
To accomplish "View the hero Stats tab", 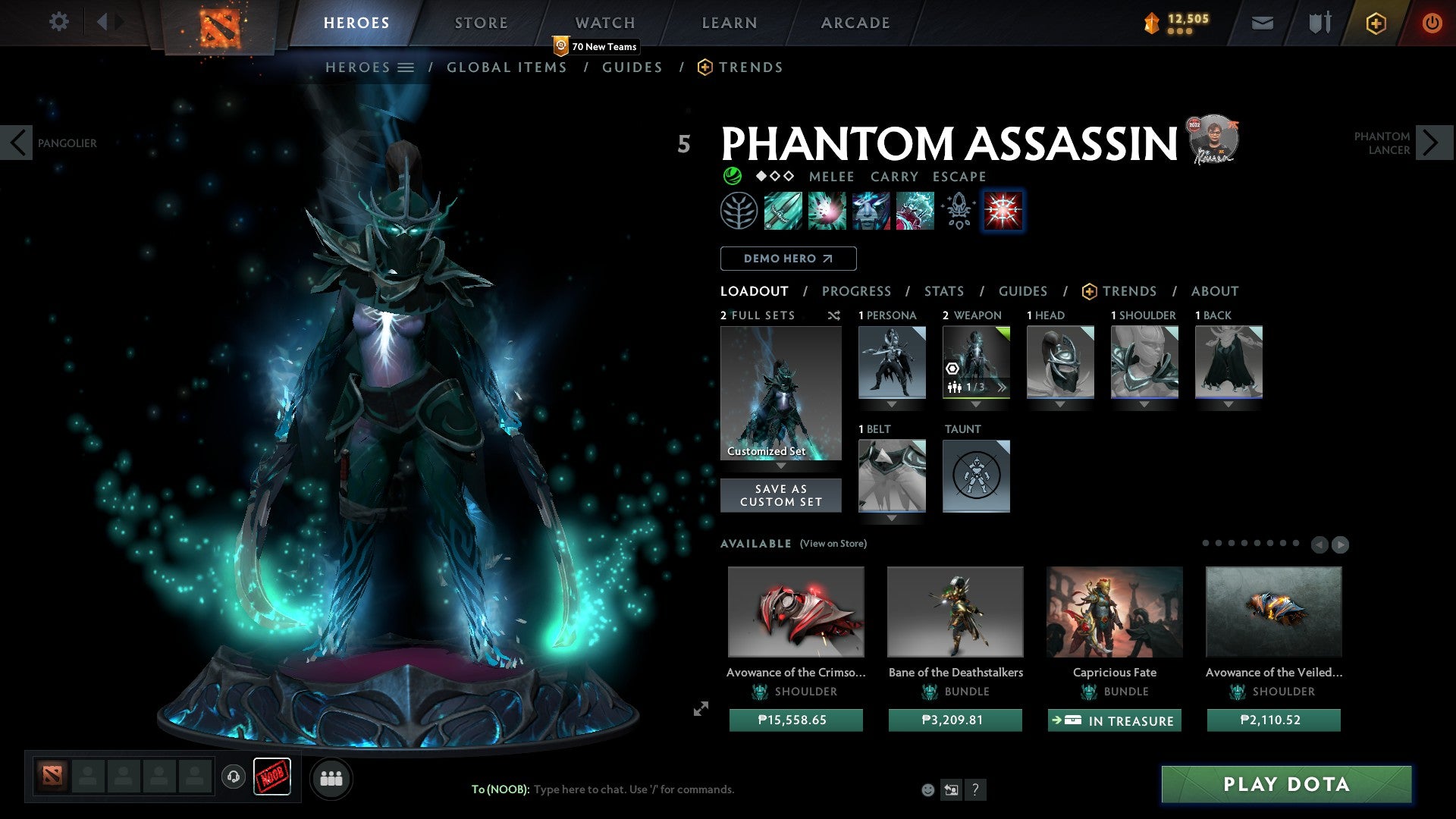I will pyautogui.click(x=943, y=291).
